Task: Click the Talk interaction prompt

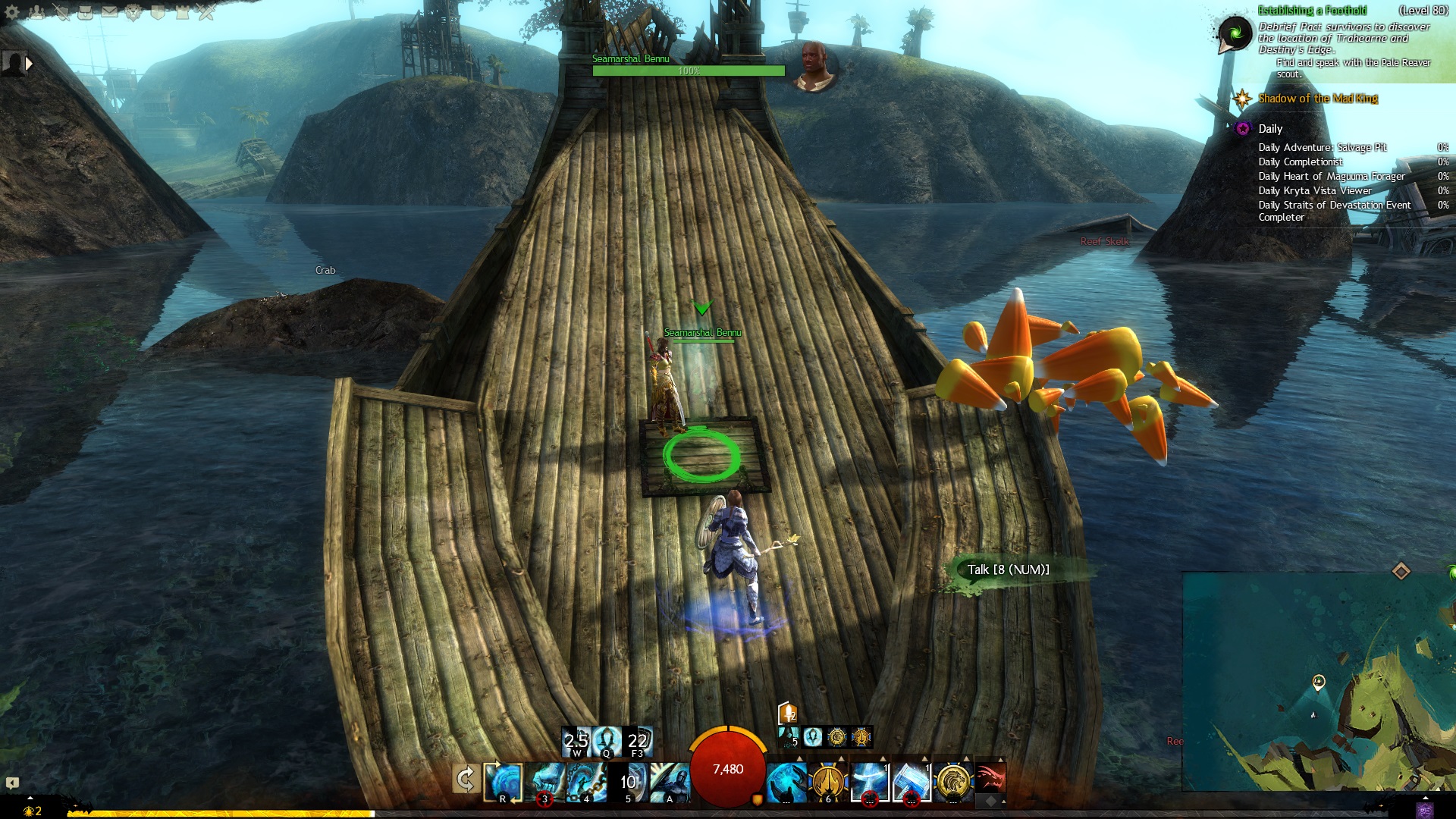Action: [x=1008, y=570]
